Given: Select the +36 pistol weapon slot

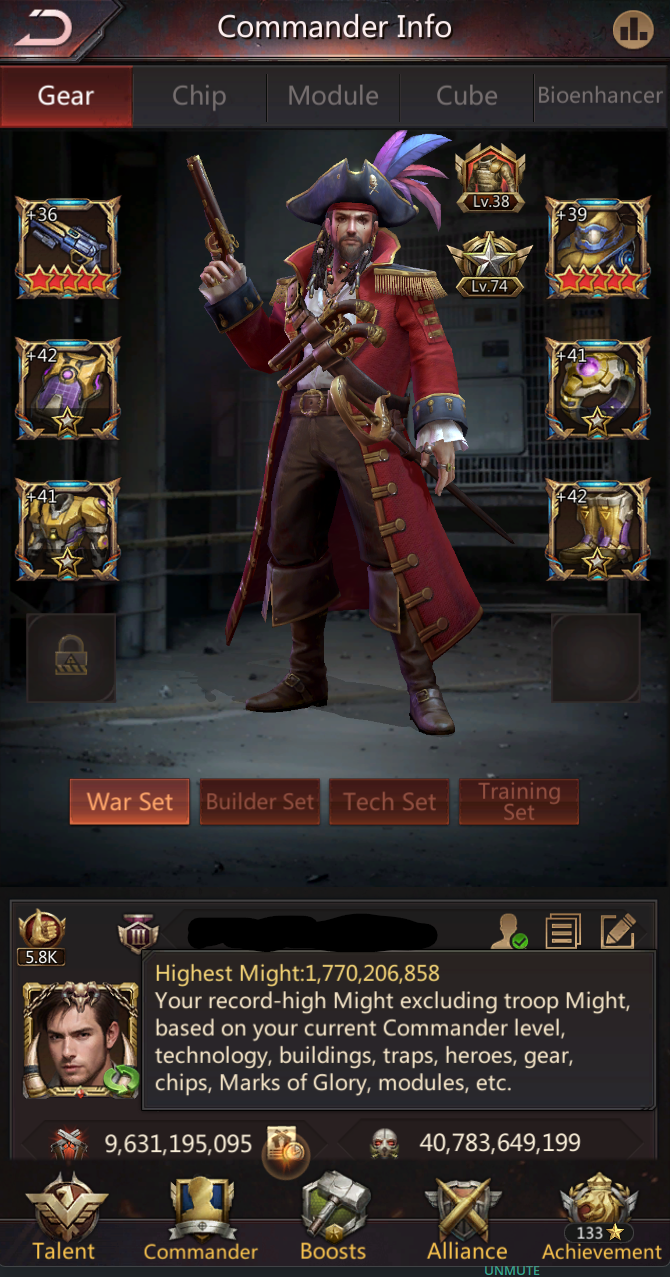Looking at the screenshot, I should coord(68,247).
